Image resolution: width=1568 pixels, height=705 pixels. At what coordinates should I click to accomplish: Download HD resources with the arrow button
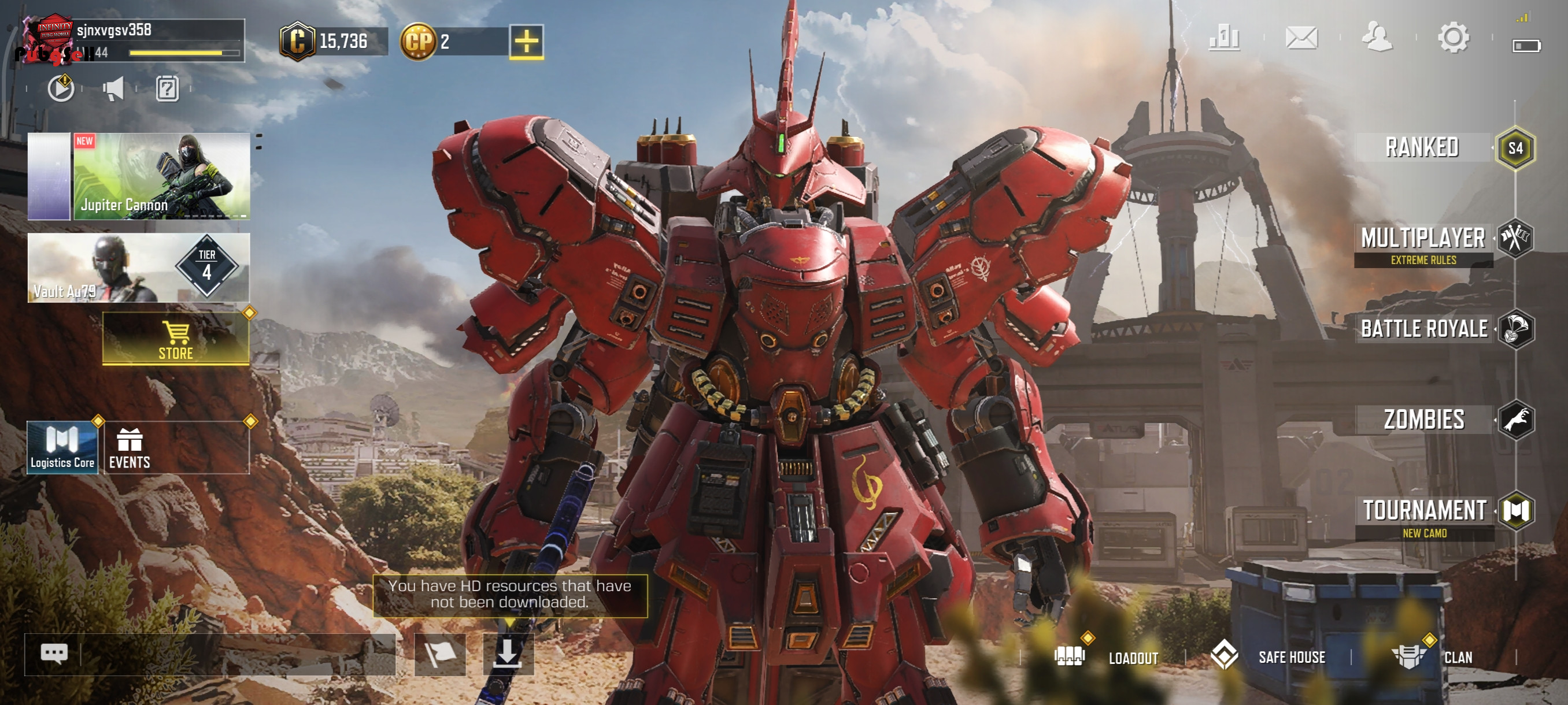[x=508, y=655]
